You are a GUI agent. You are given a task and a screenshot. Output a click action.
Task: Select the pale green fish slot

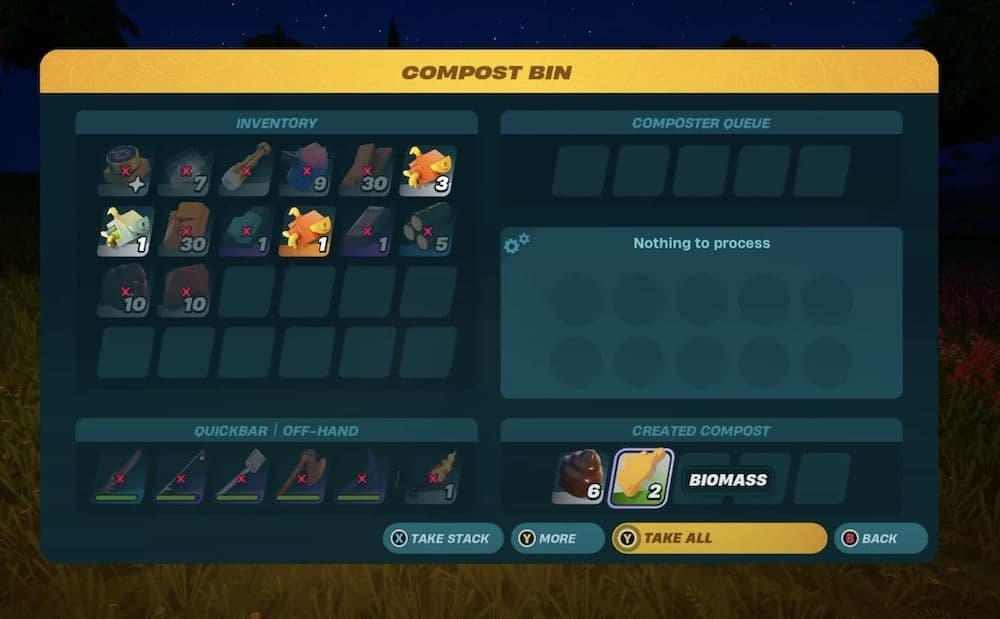coord(124,230)
